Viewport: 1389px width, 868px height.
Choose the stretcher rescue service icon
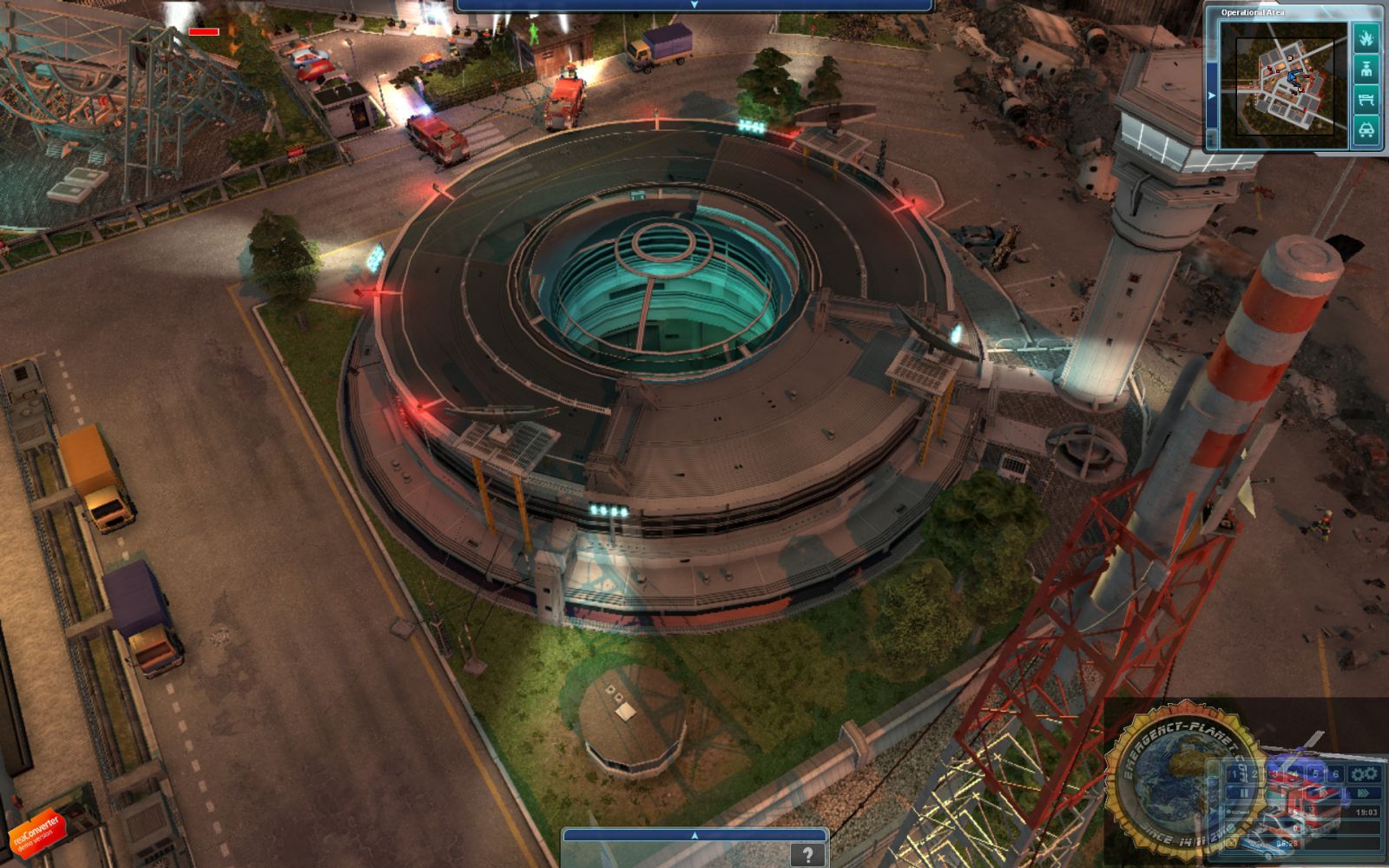coord(1366,99)
